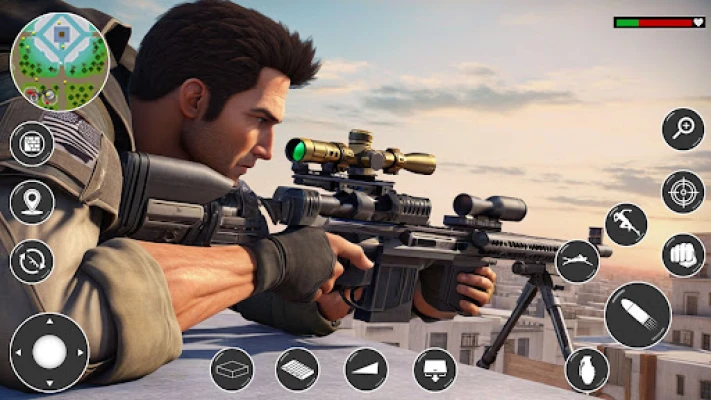The image size is (711, 400).
Task: Use the fist melee attack button
Action: [x=683, y=255]
